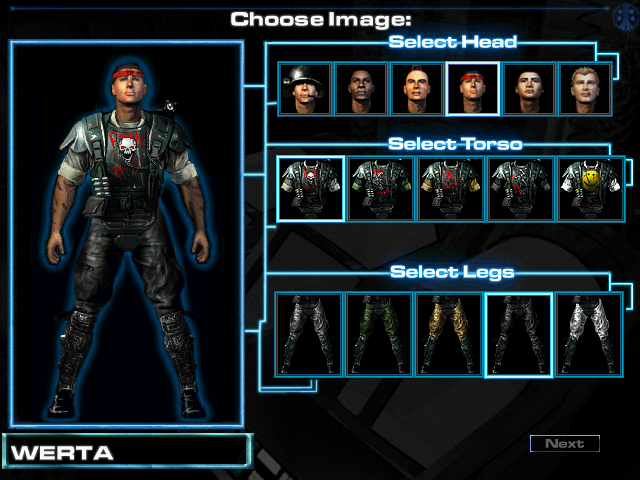Pick the black legs option

[x=518, y=334]
